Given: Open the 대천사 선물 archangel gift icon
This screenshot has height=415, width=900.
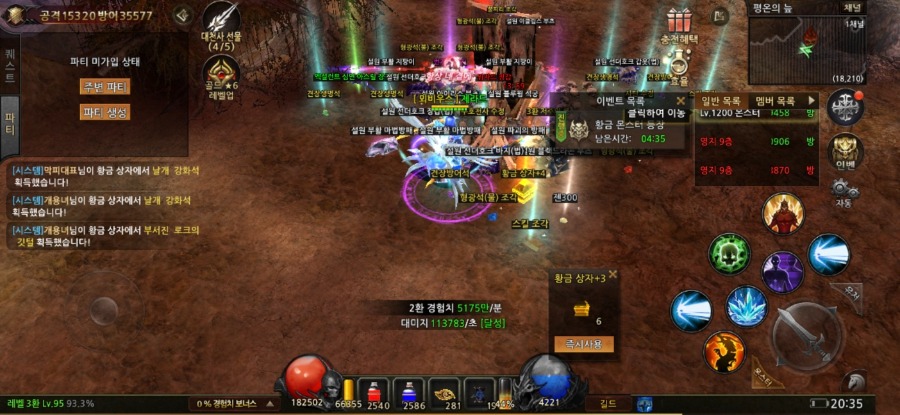Looking at the screenshot, I should pyautogui.click(x=220, y=21).
